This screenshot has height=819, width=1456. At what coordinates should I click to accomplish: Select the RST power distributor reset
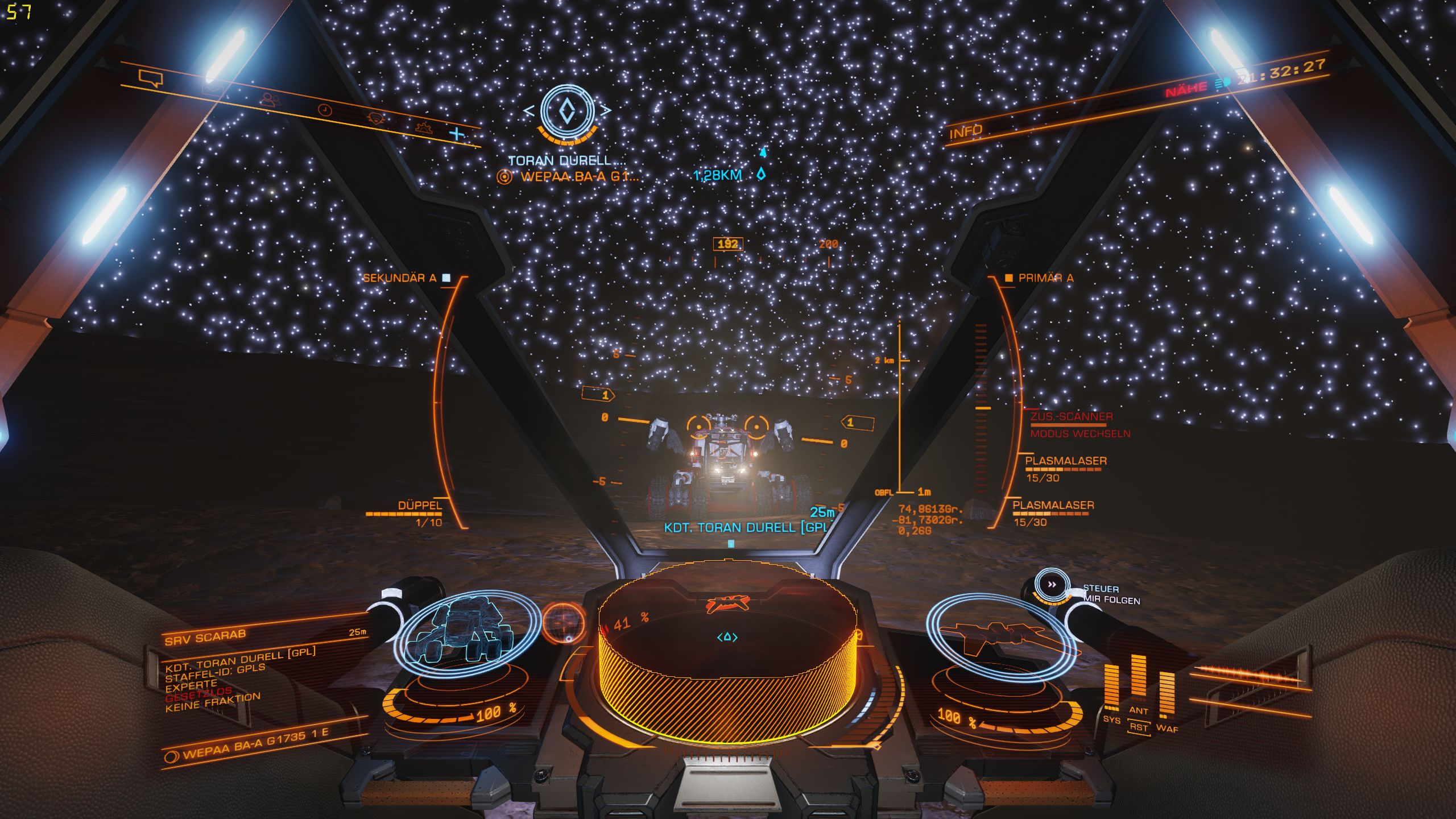(1139, 727)
